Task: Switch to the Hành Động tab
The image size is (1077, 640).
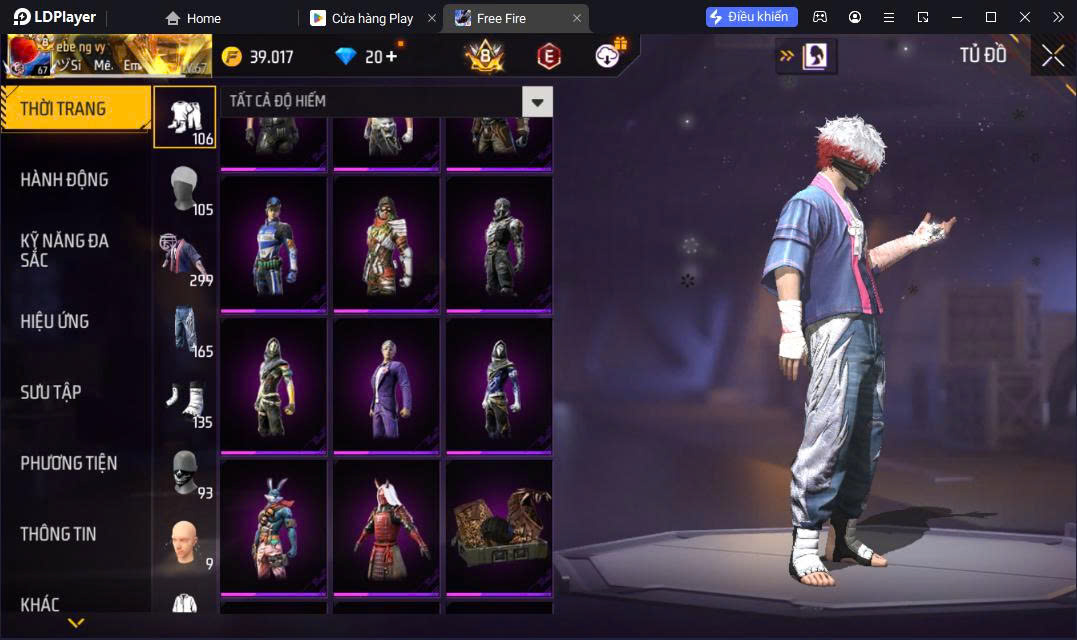Action: [65, 180]
